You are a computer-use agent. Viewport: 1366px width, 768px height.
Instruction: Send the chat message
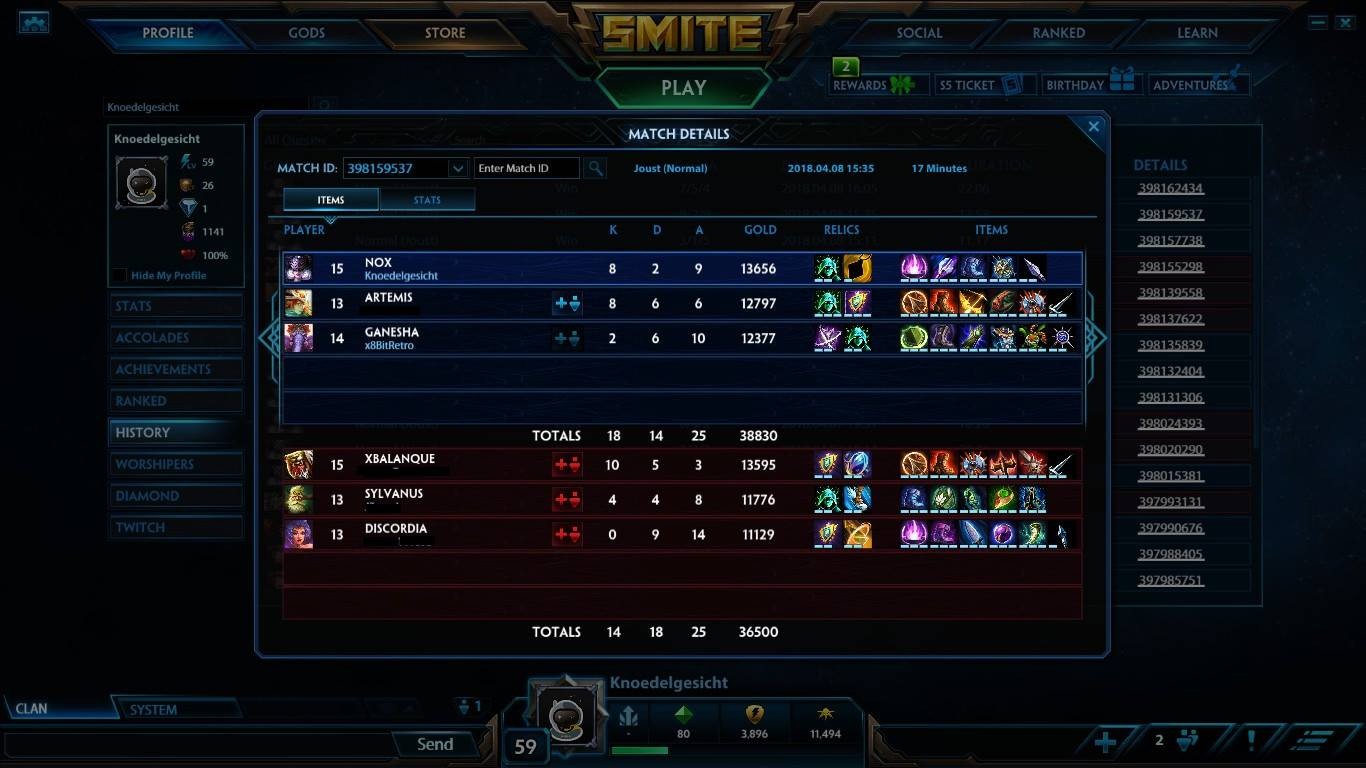point(435,744)
